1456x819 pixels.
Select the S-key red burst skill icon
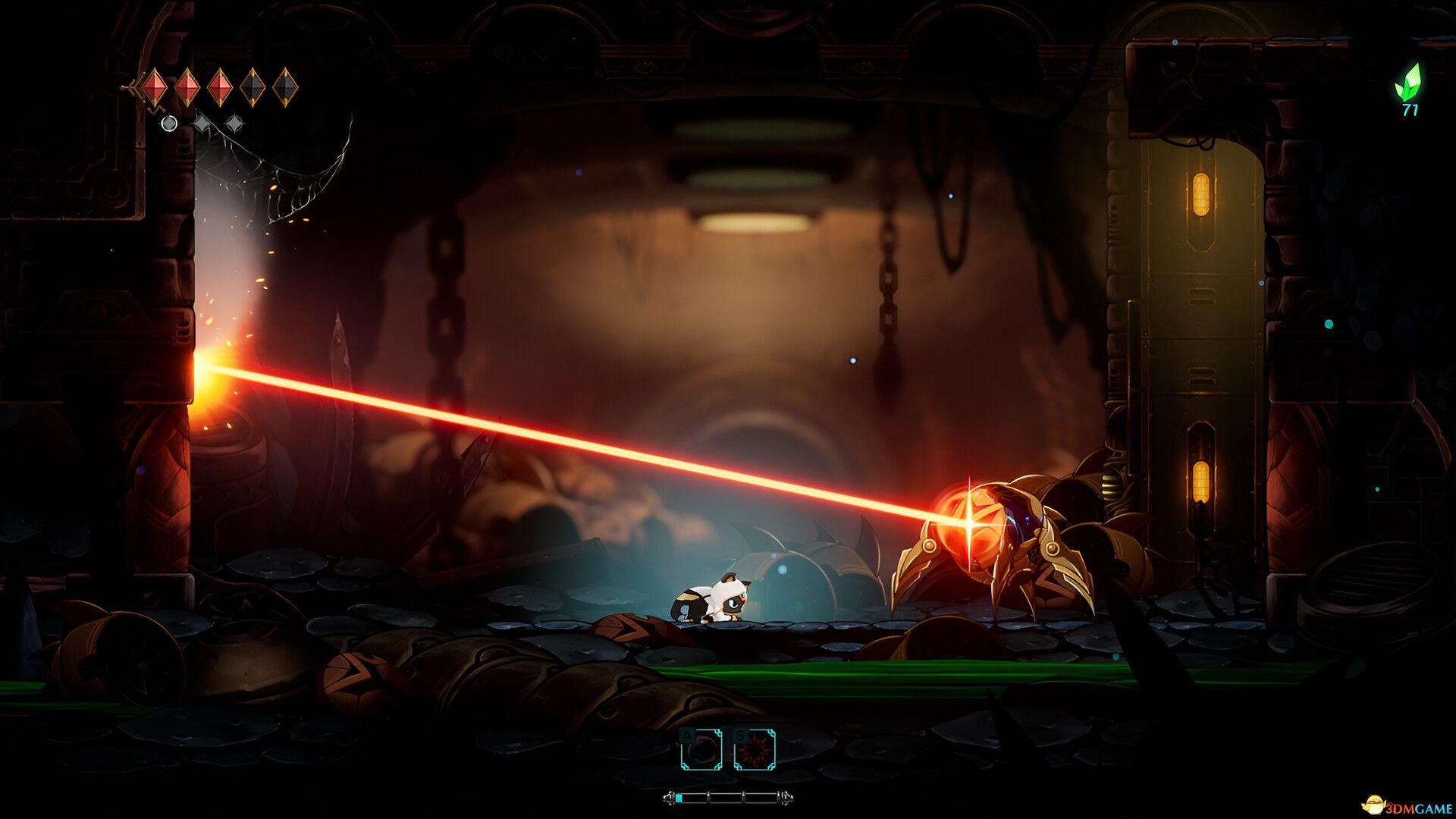(755, 749)
